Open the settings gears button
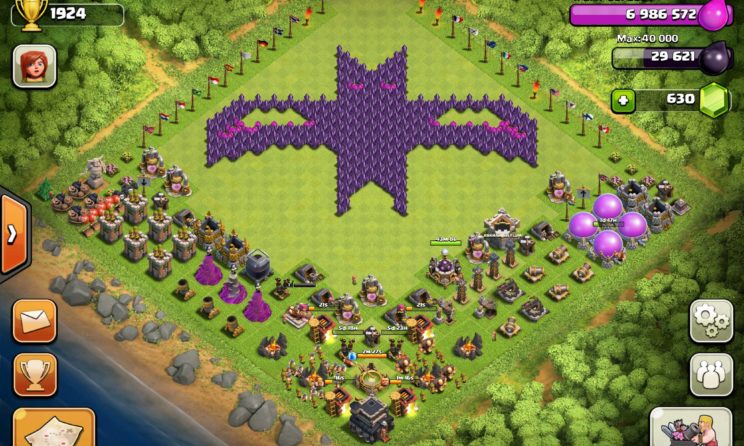 pos(711,320)
